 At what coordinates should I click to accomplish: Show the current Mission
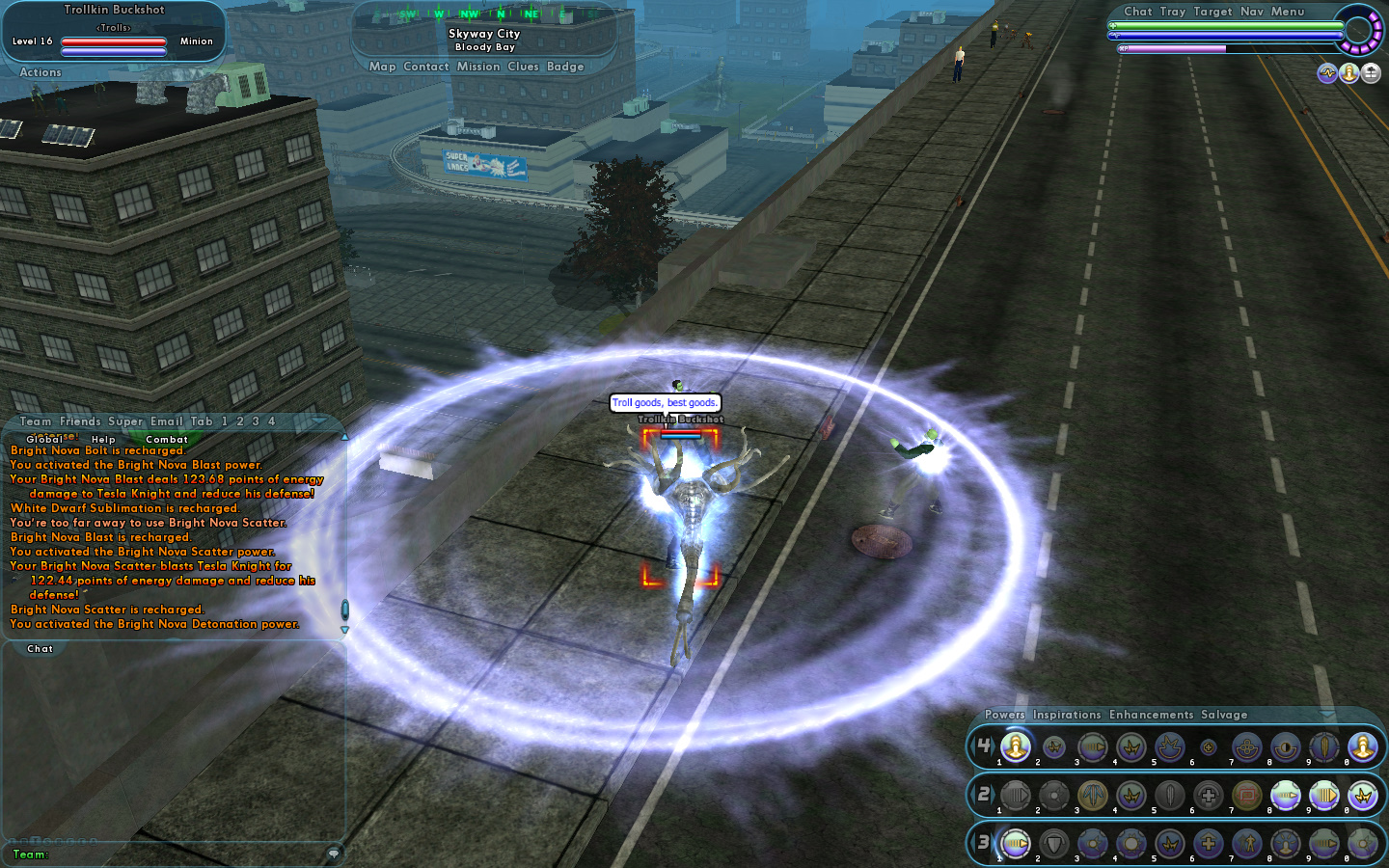click(x=478, y=67)
